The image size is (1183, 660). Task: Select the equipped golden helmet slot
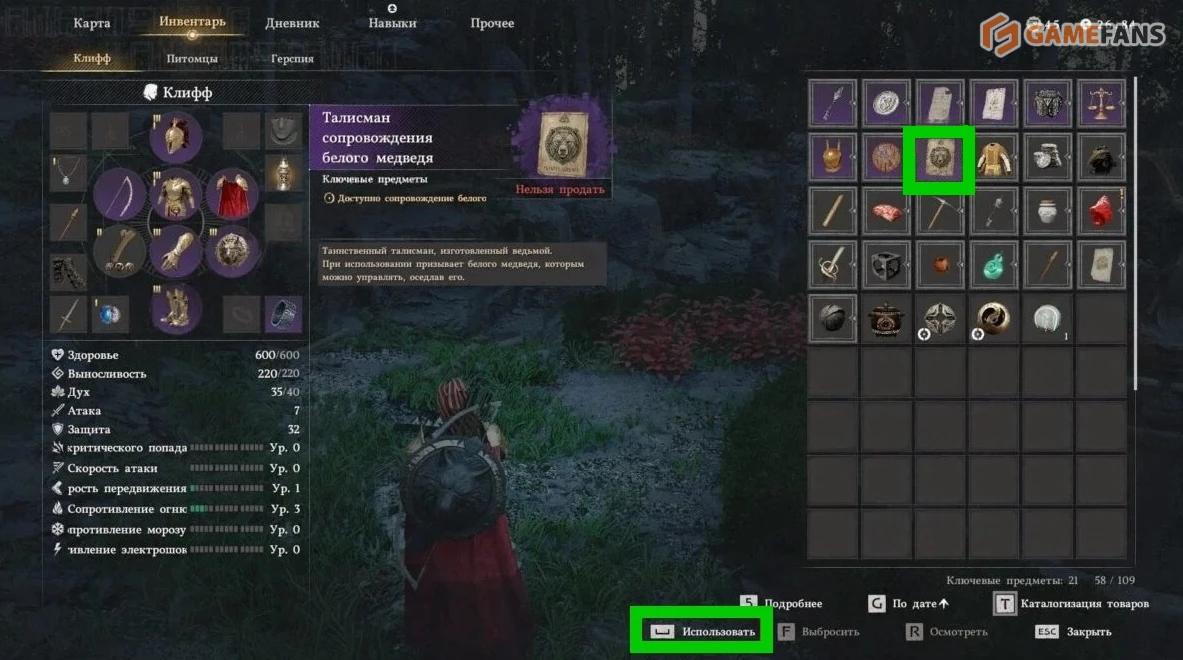[176, 137]
